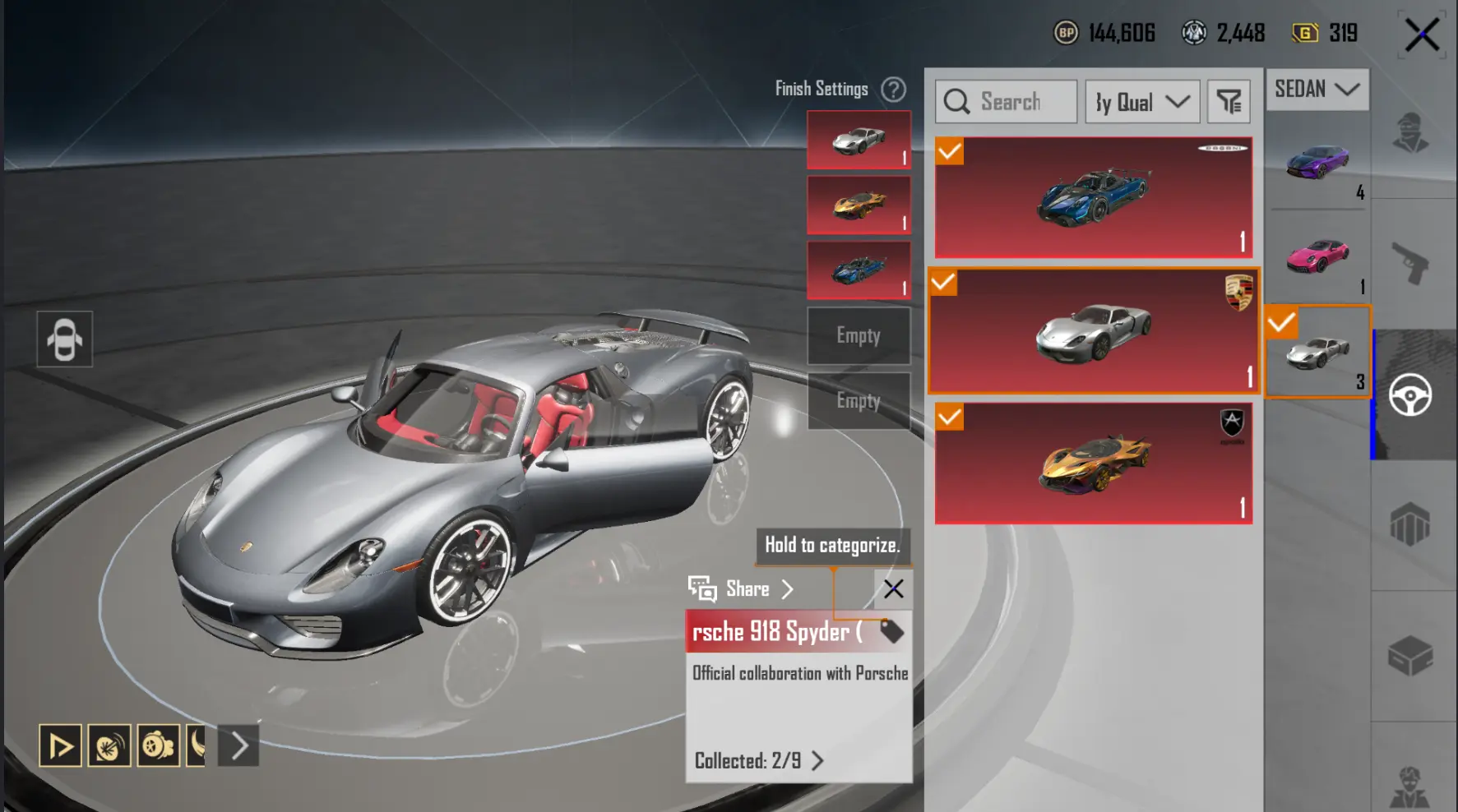
Task: Select the blue Pagani car finish
Action: (x=1093, y=198)
